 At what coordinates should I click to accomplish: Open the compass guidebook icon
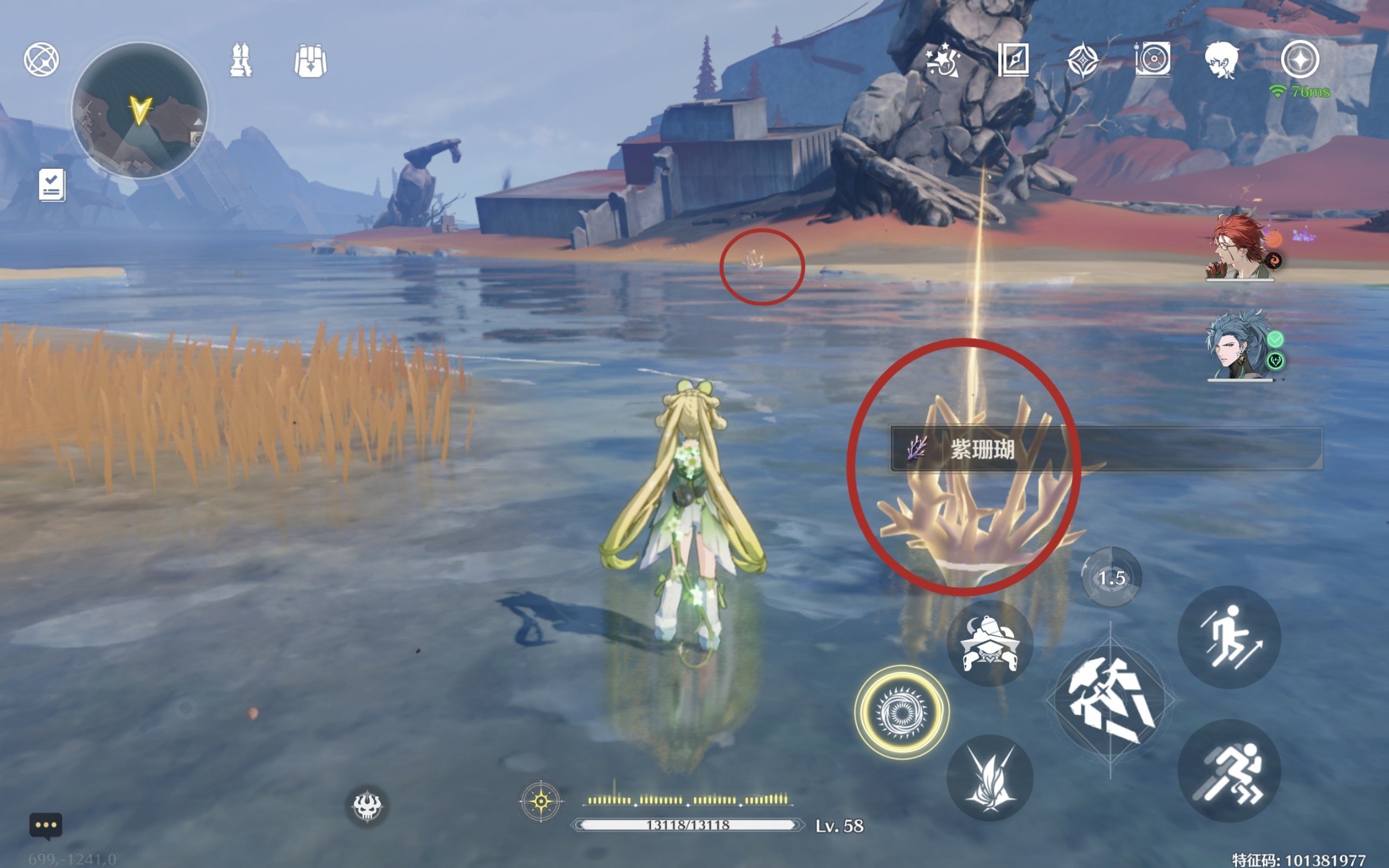[1013, 60]
